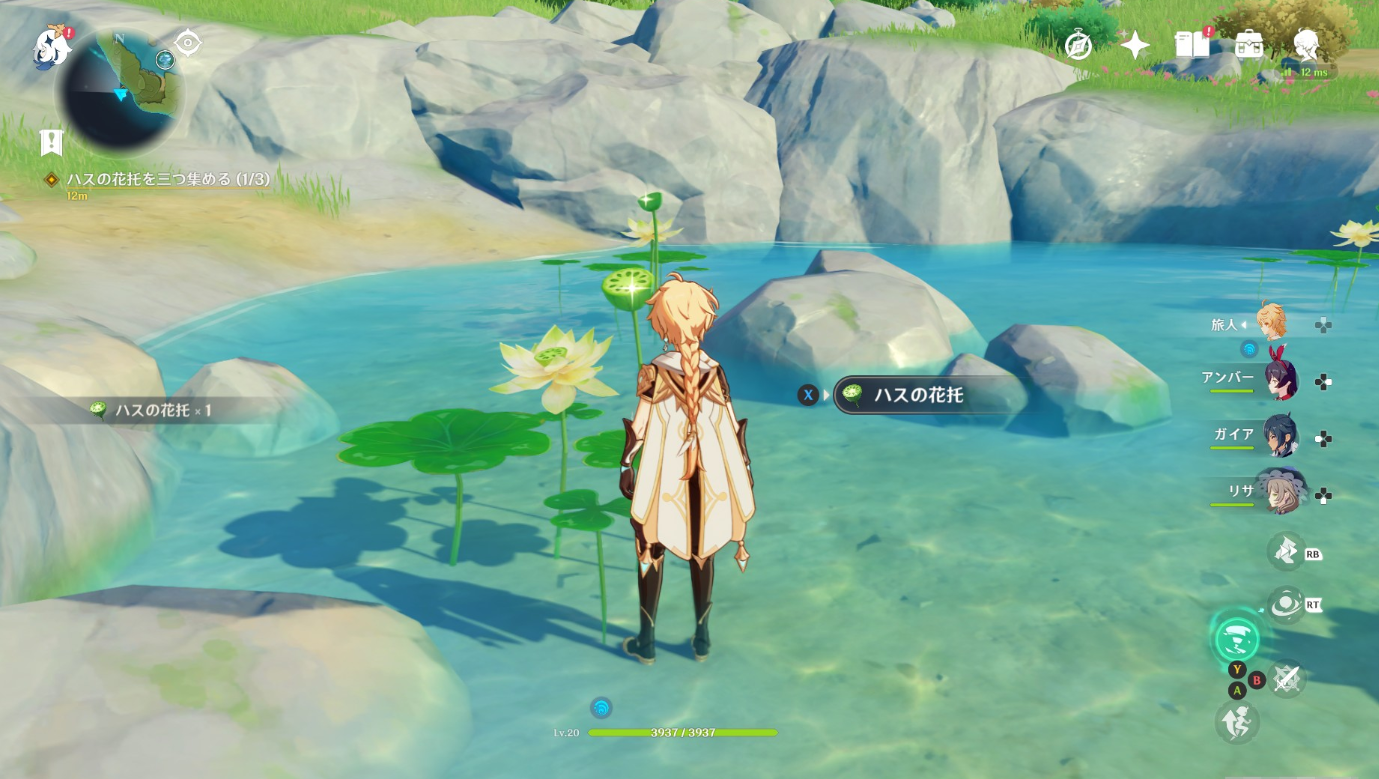The height and width of the screenshot is (779, 1379).
Task: Switch to リサ via her portrait
Action: 1283,490
